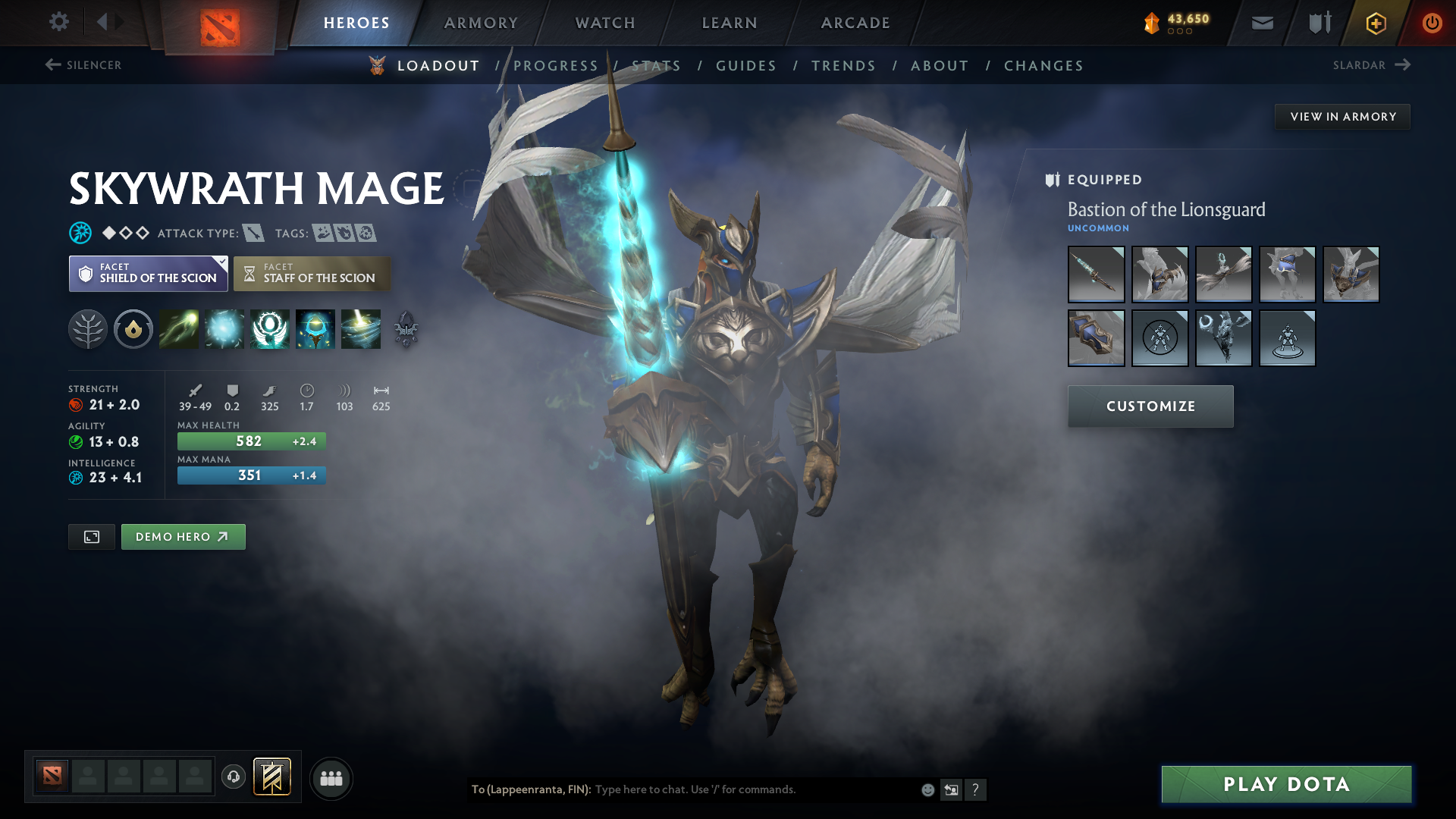Image resolution: width=1456 pixels, height=819 pixels.
Task: Select the Arcane Bolt ability icon
Action: (x=179, y=329)
